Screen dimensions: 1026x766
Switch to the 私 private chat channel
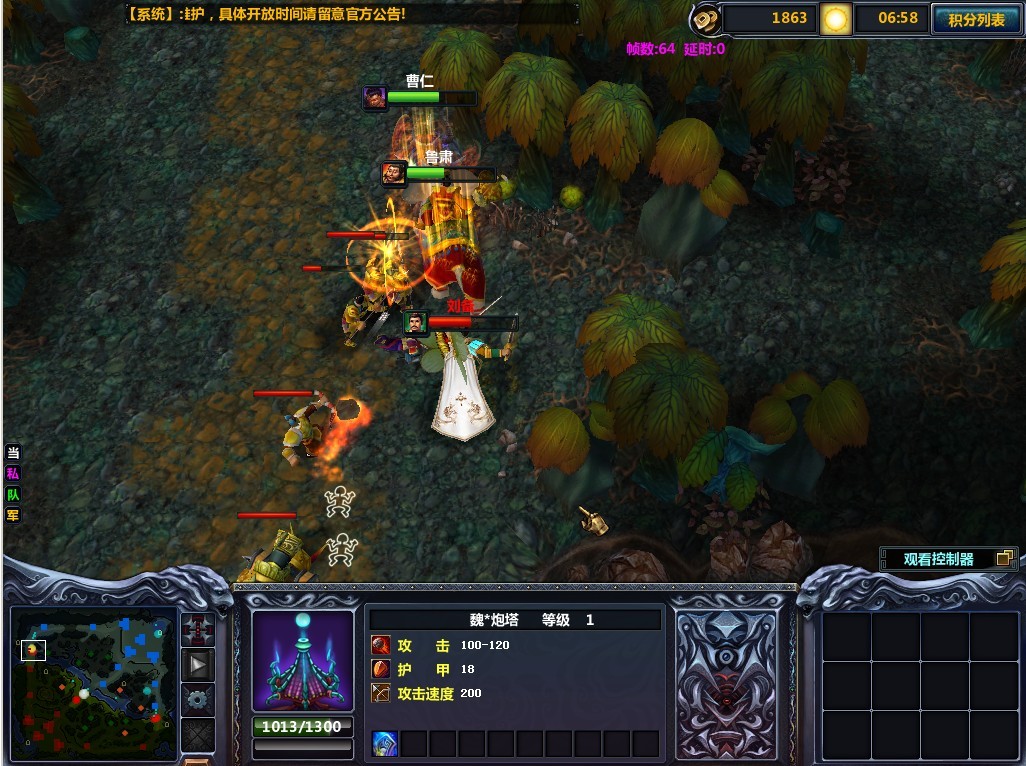[13, 474]
